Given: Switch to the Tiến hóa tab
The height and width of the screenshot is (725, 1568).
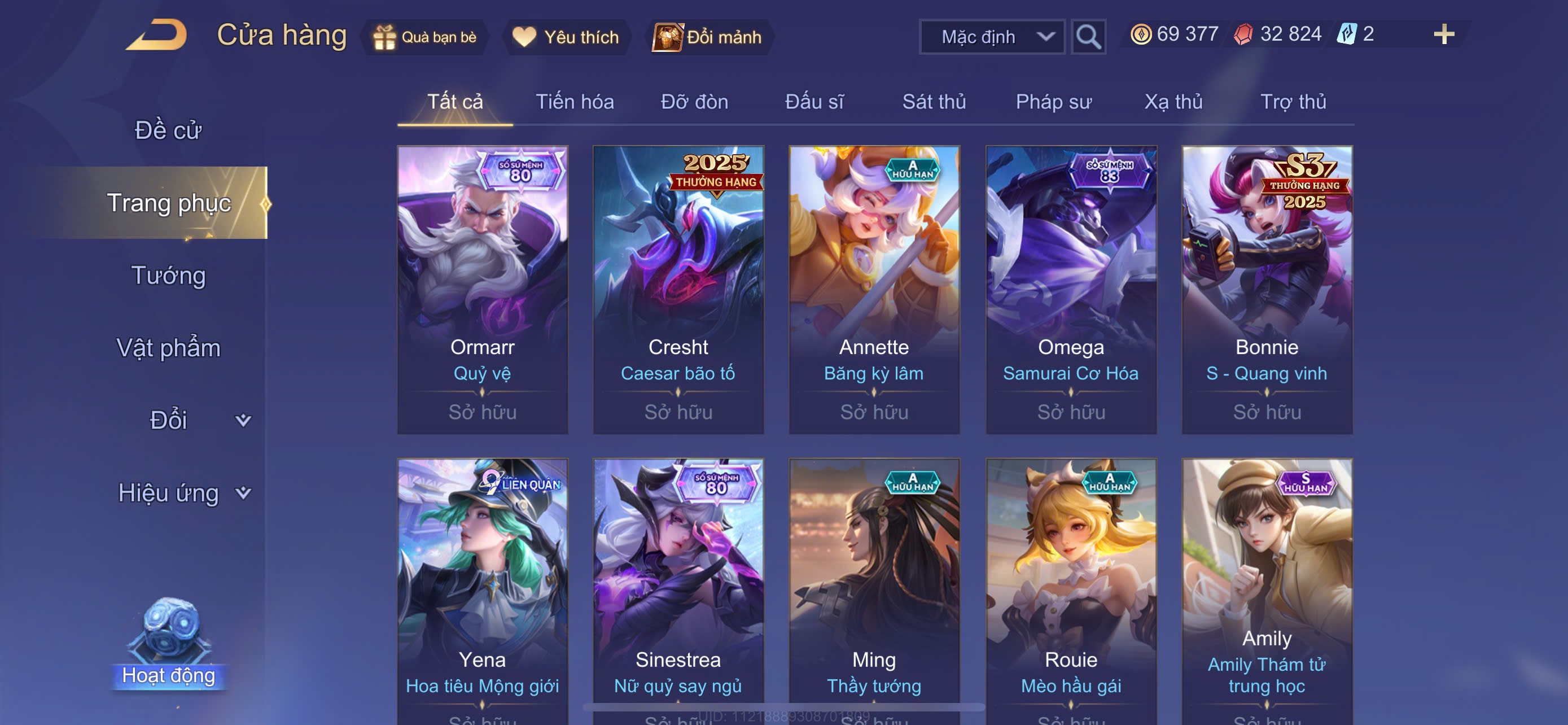Looking at the screenshot, I should point(574,102).
